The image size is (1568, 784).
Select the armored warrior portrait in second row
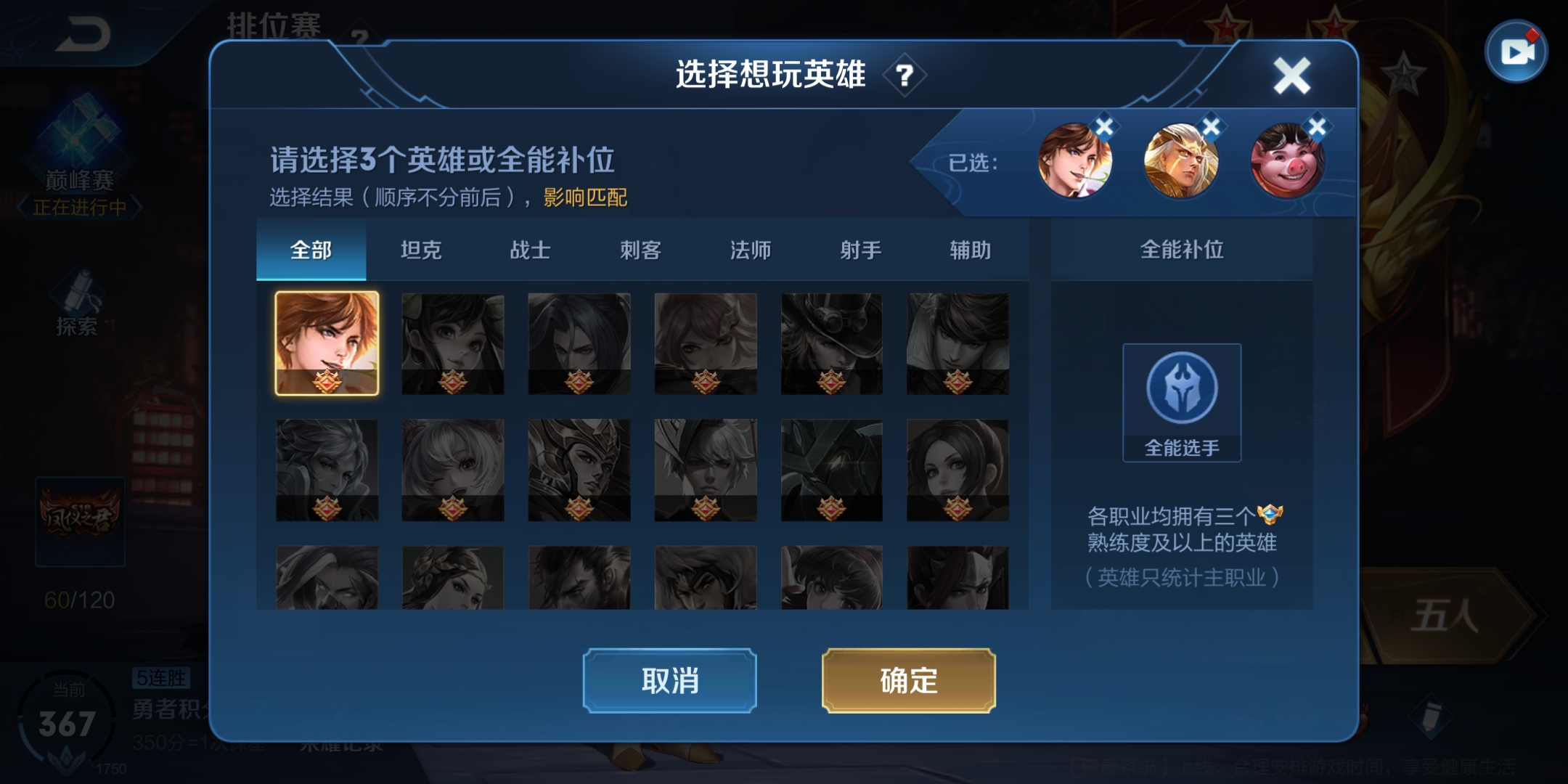581,468
